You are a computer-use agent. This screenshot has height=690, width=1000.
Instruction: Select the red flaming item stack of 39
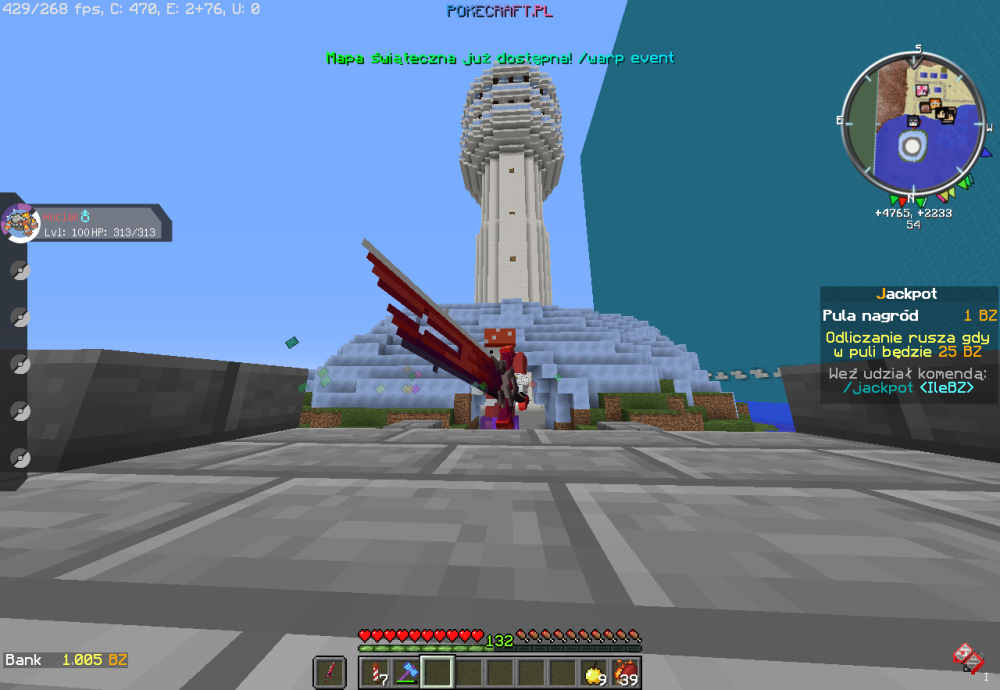[x=625, y=672]
